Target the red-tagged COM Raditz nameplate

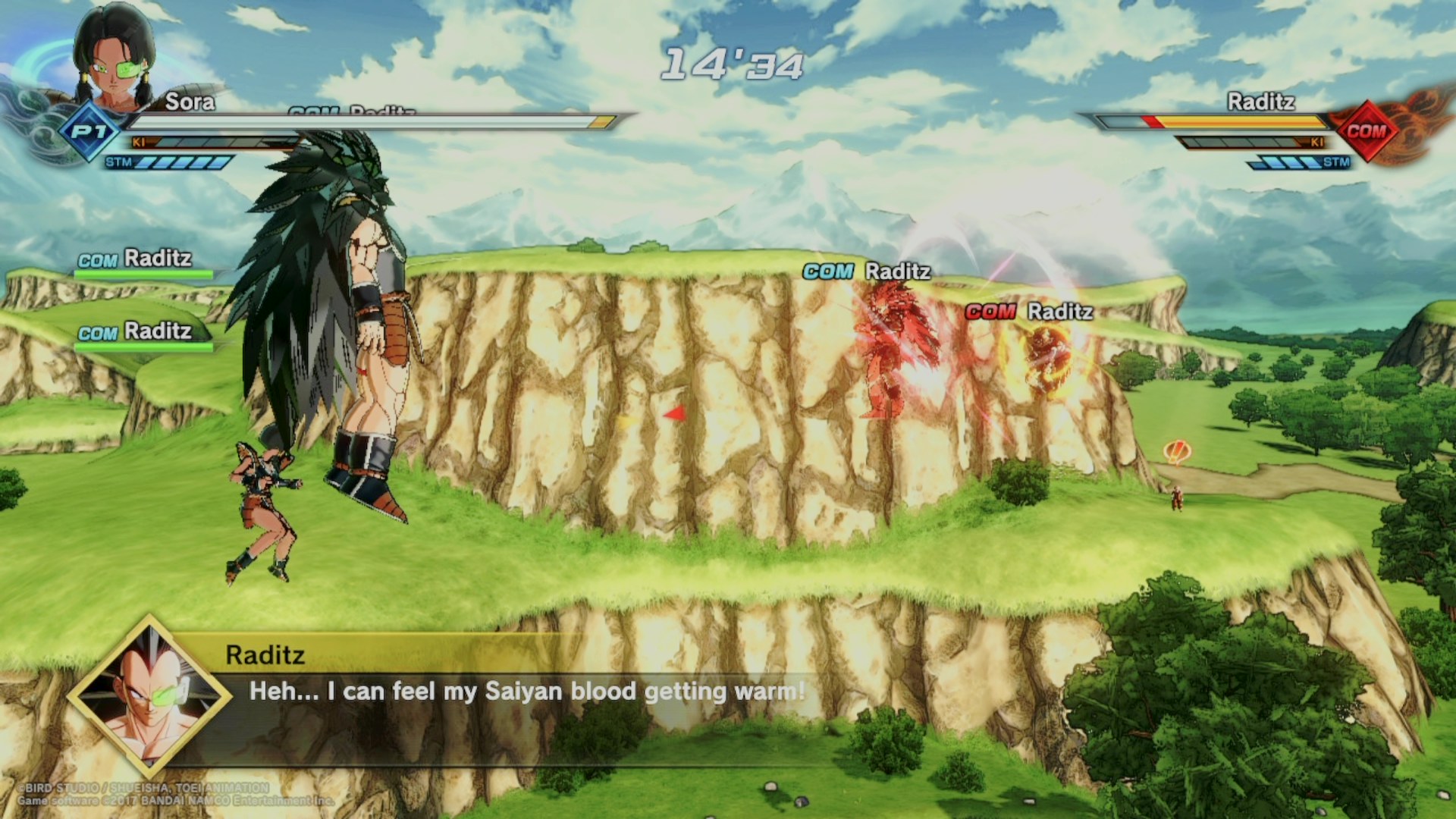1029,312
